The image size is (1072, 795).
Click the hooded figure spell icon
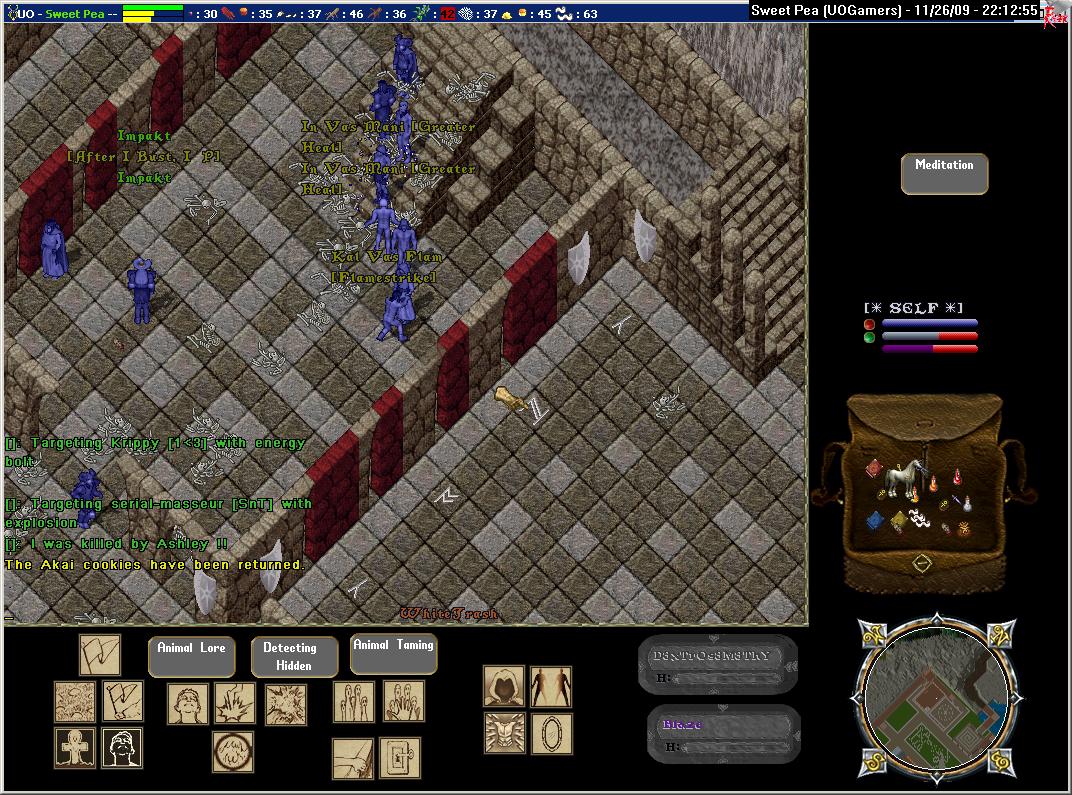(x=504, y=687)
